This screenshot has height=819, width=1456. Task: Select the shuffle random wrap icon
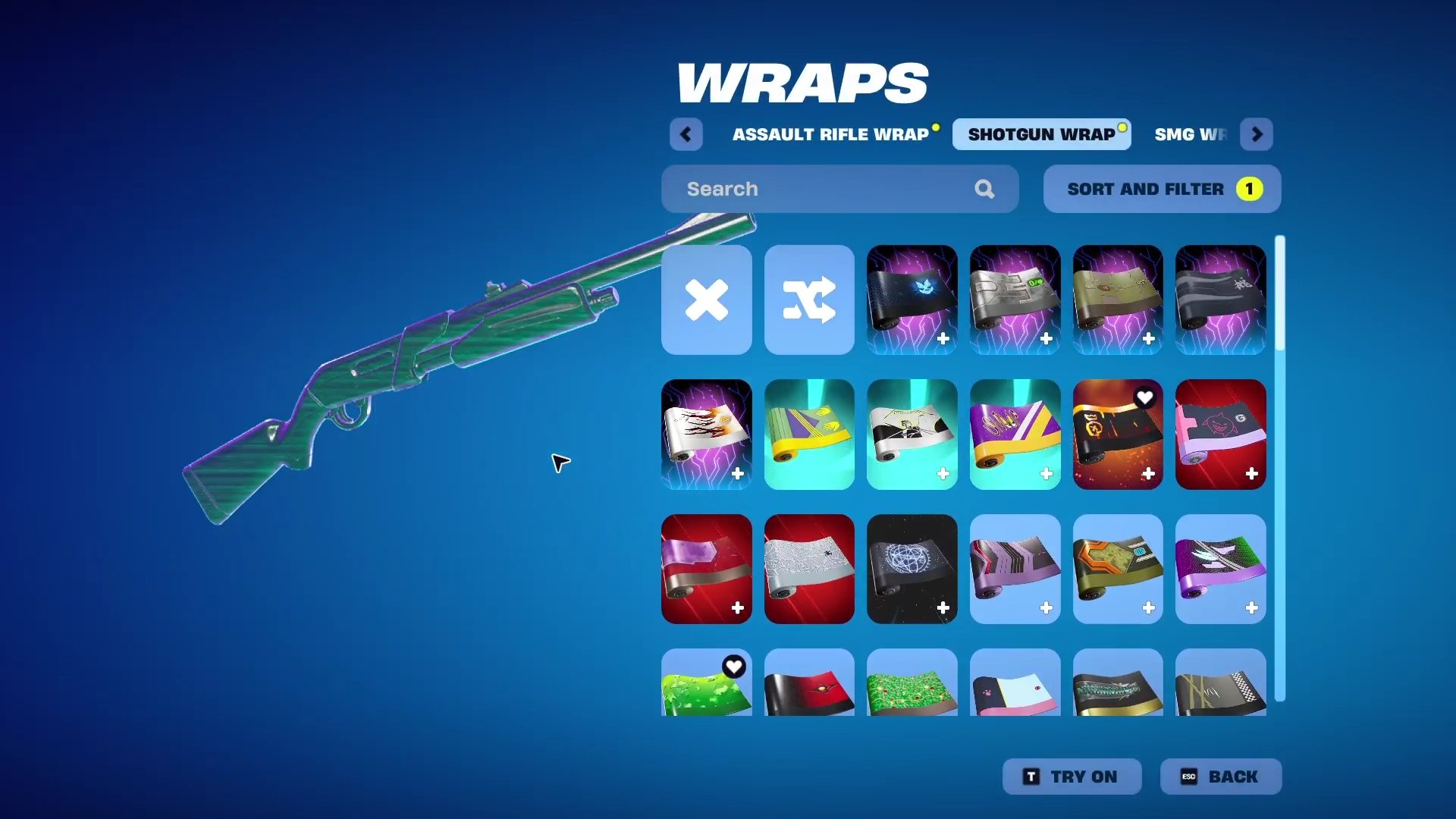(x=808, y=300)
